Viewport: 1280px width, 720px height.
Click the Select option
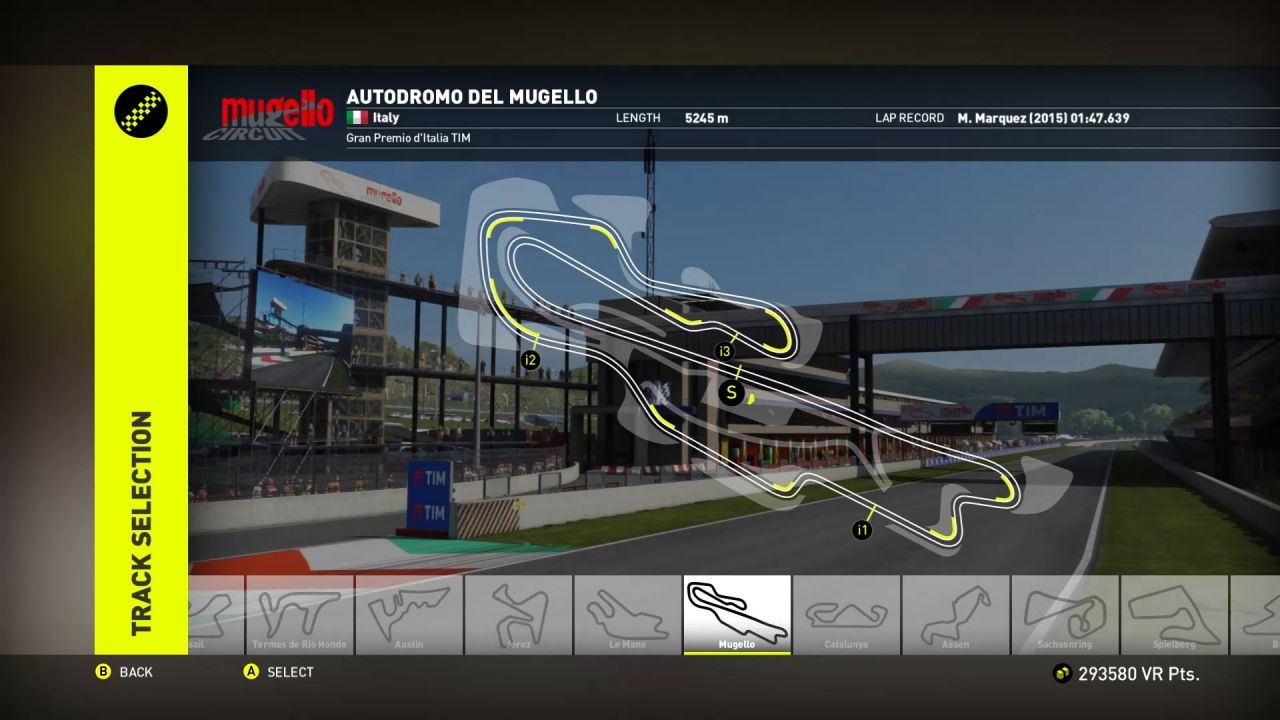point(279,672)
